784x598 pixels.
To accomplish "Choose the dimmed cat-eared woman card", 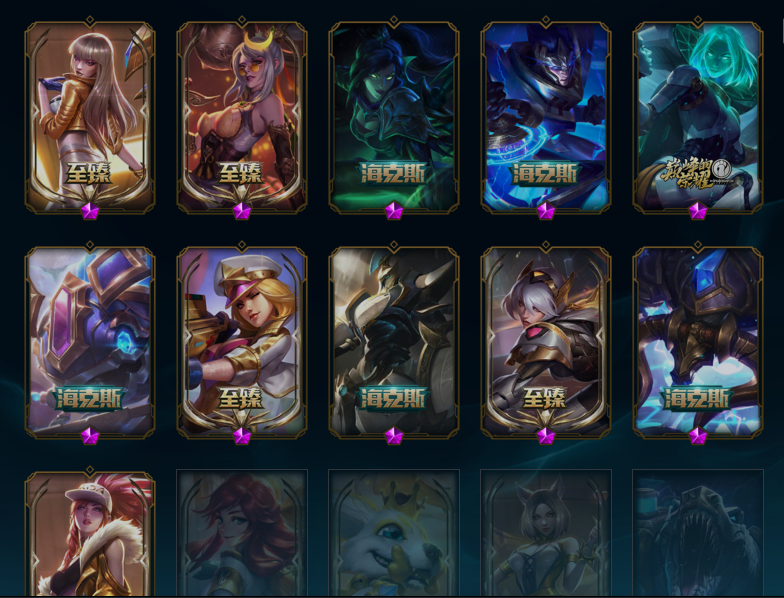I will 546,535.
